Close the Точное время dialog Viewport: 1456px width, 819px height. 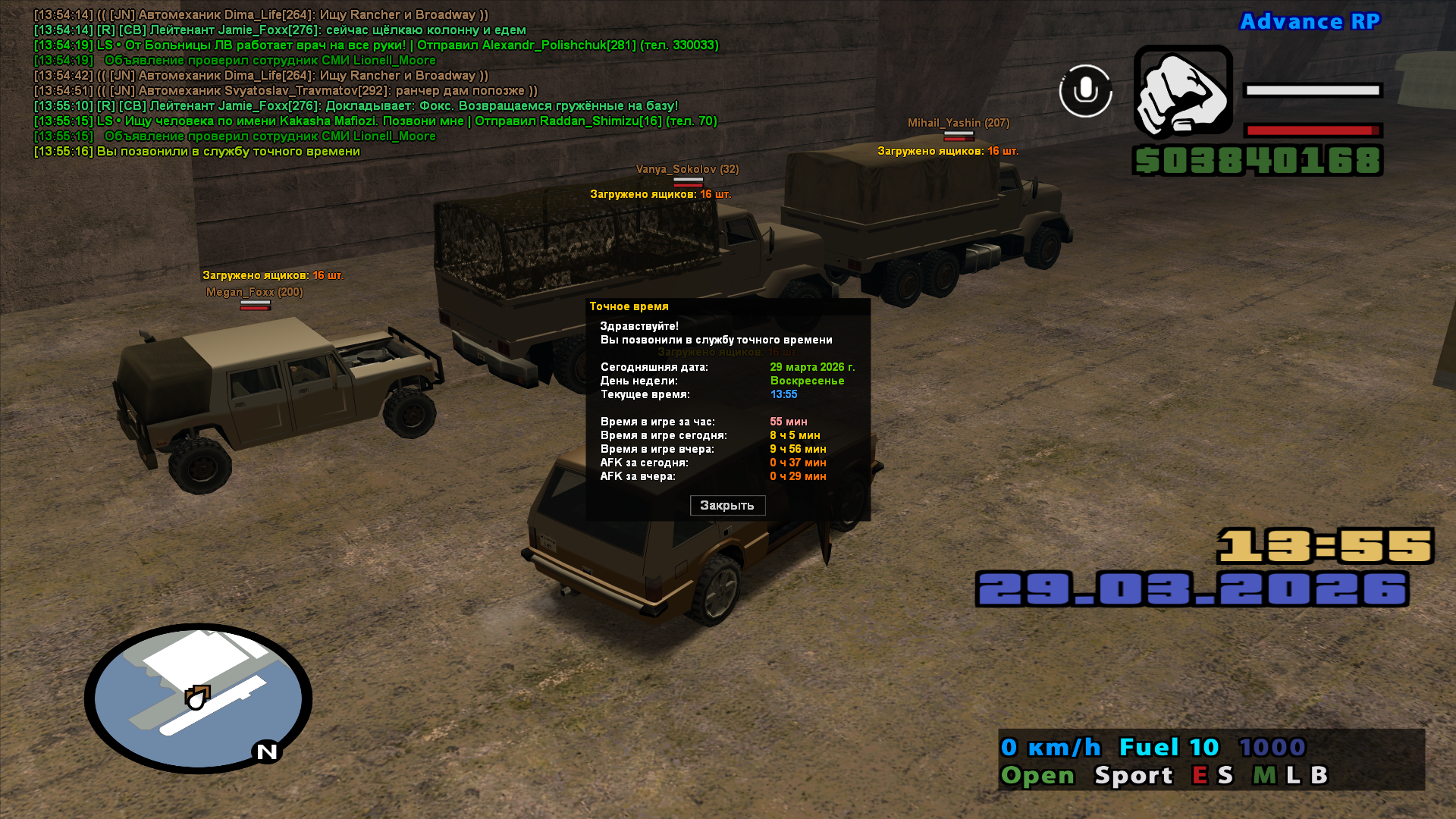coord(727,506)
